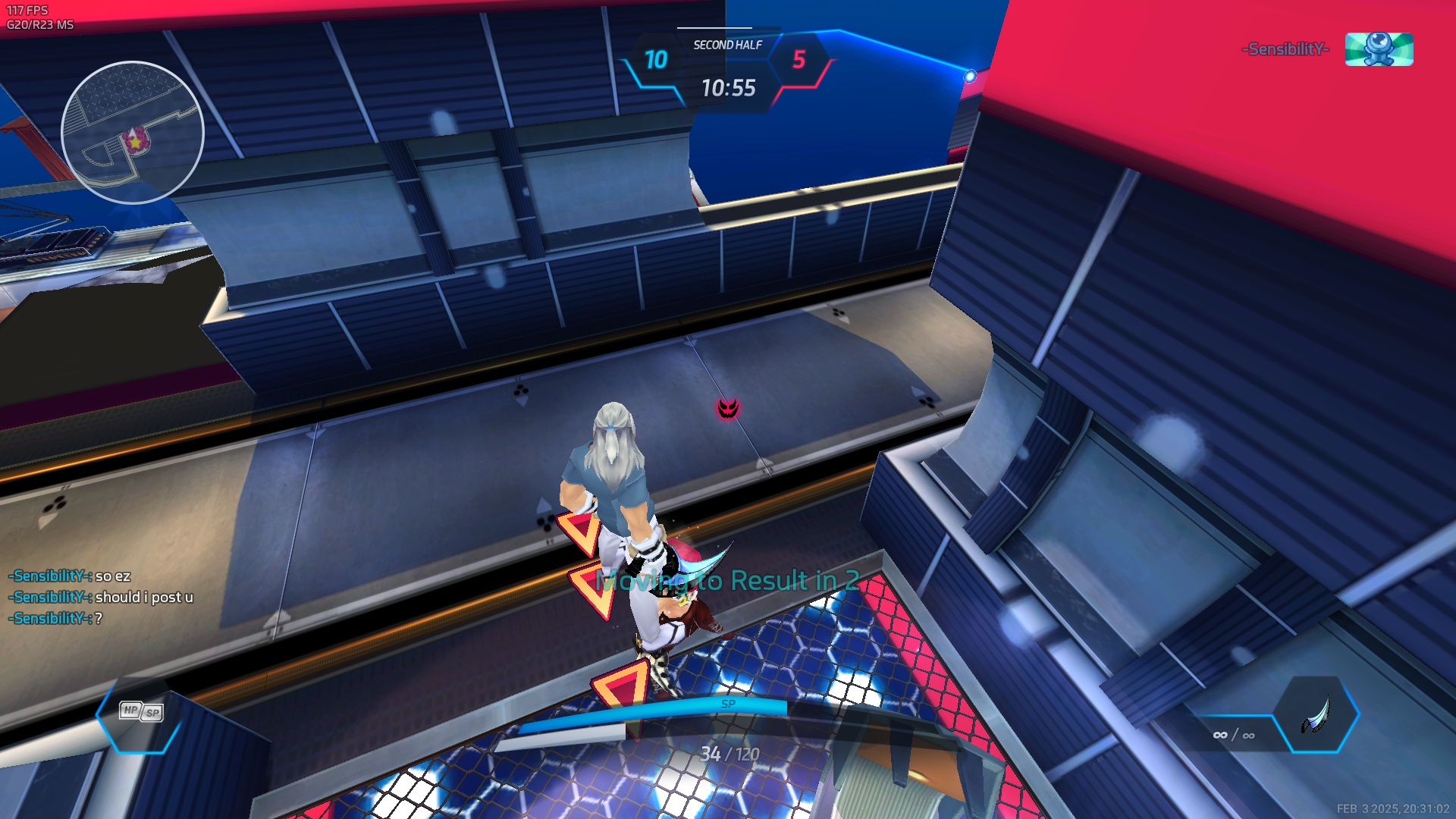The image size is (1456, 819).
Task: Click the HP/SP hexagon indicator
Action: click(x=140, y=712)
